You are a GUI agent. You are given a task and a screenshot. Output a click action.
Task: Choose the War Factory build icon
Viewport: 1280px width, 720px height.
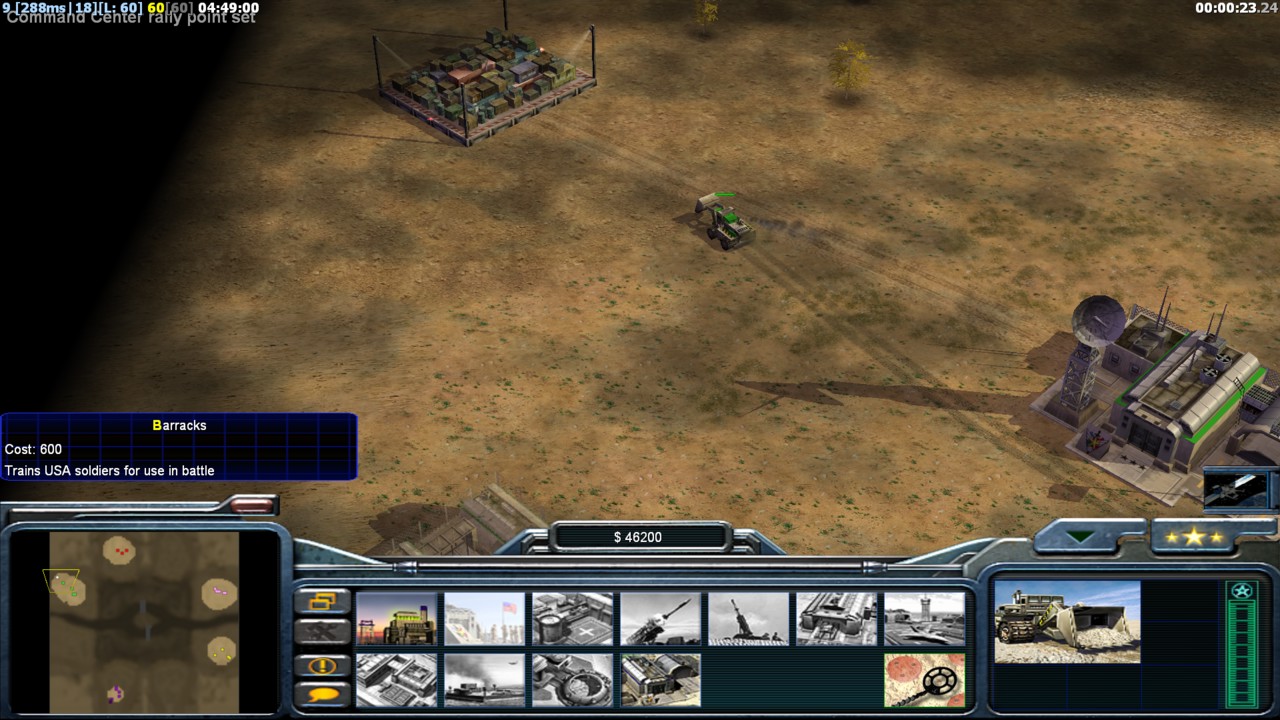tap(836, 619)
